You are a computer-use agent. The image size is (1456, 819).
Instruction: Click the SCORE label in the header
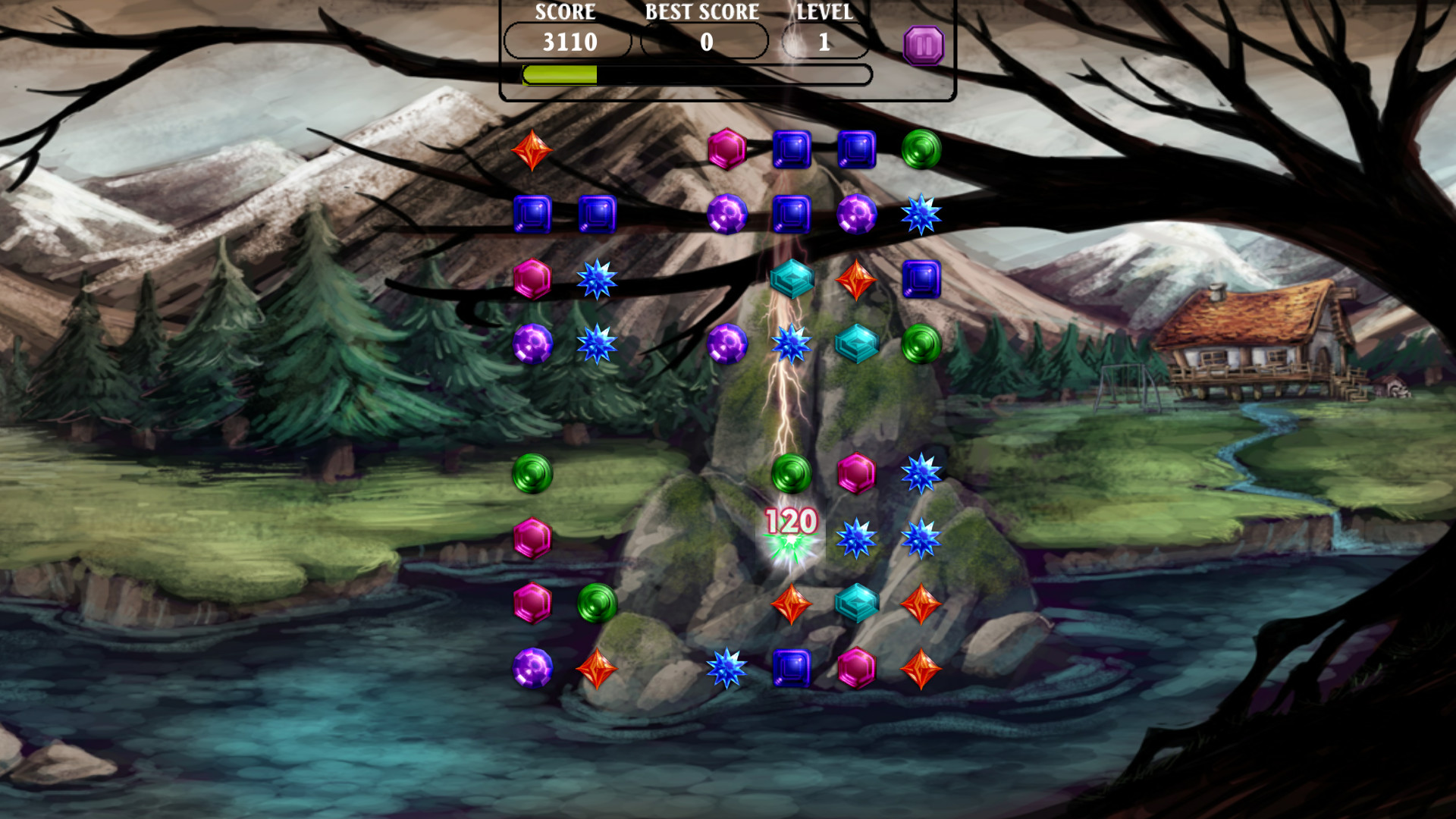click(x=565, y=11)
